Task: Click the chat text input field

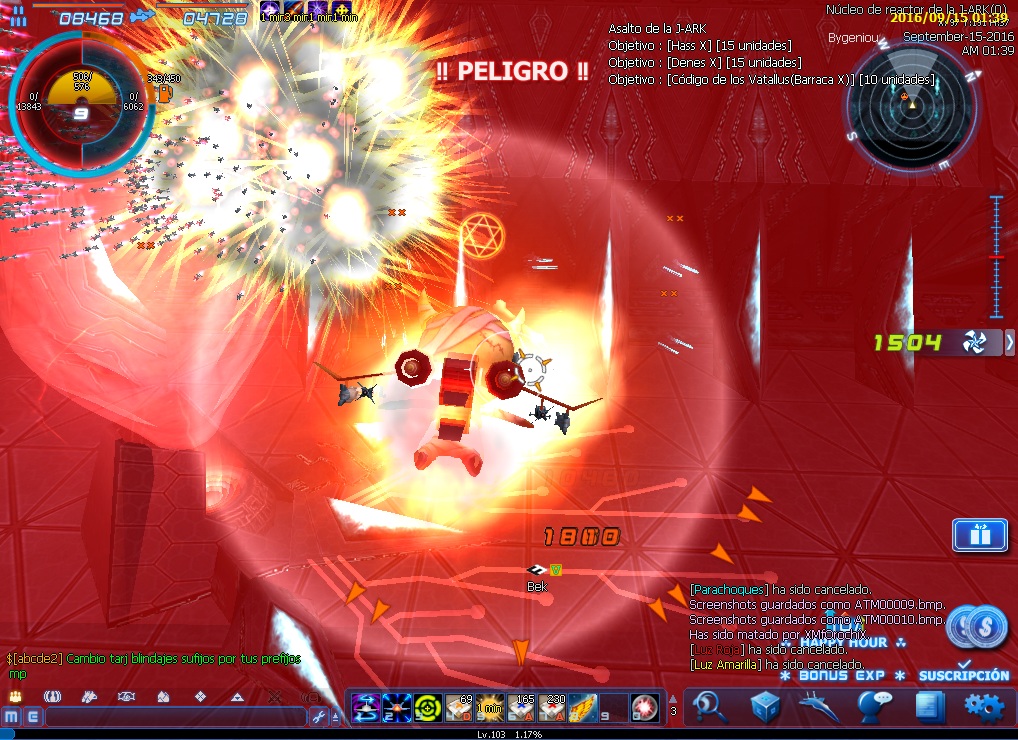Action: (175, 716)
